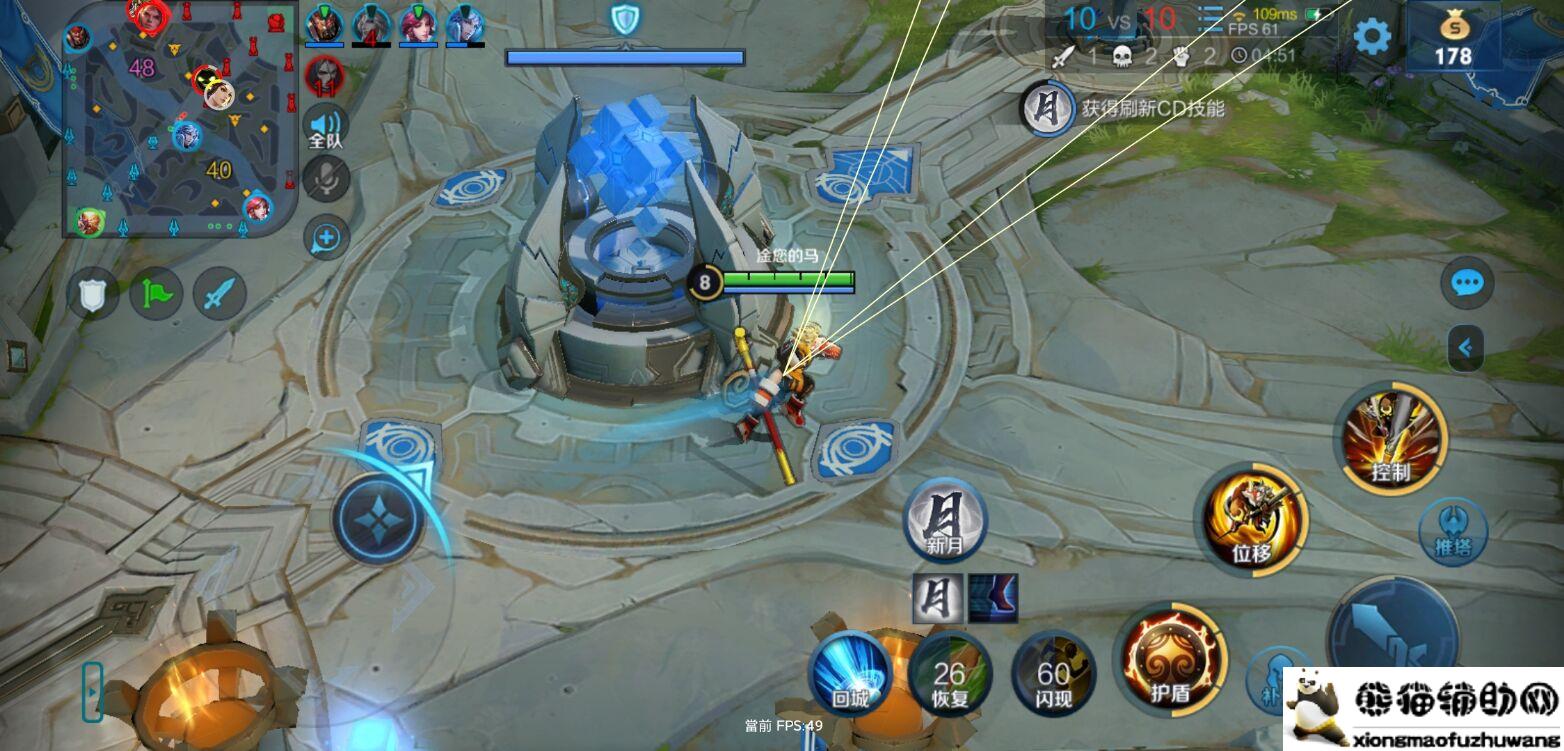The width and height of the screenshot is (1564, 751).
Task: Toggle the 全队 team voice speaker
Action: tap(326, 127)
